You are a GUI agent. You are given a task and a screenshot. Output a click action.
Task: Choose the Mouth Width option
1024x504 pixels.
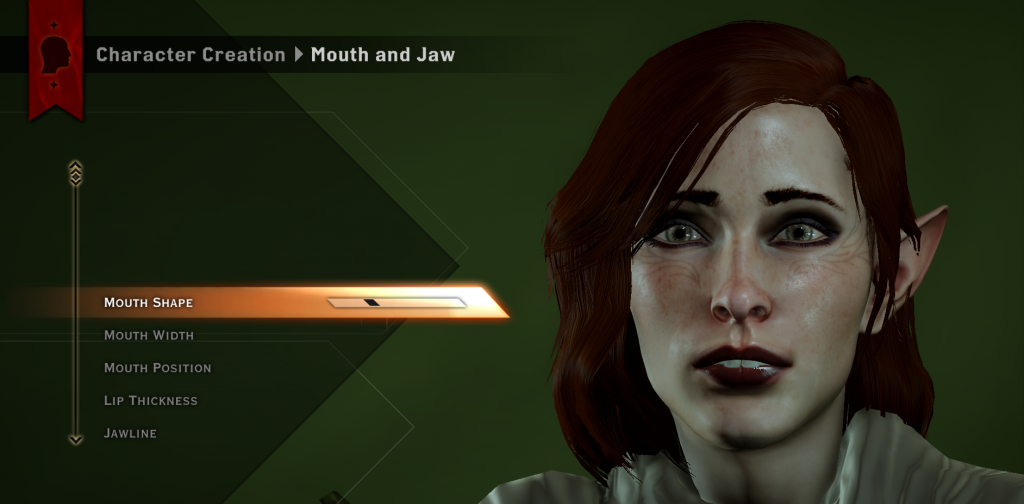149,335
